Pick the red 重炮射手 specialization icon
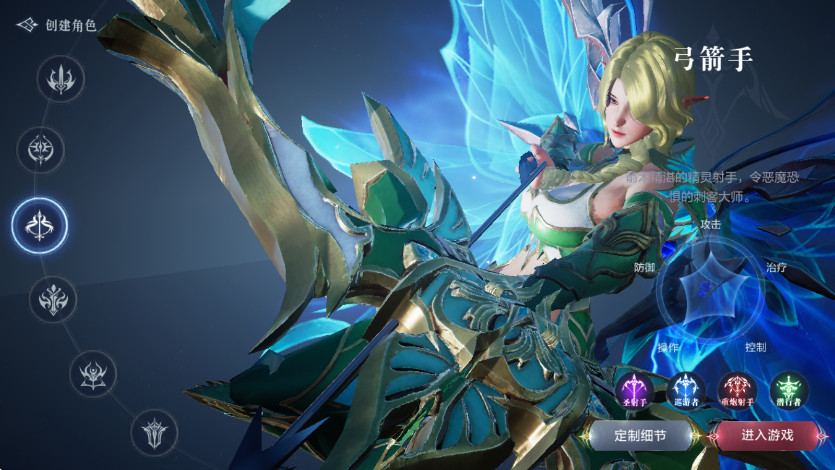 738,390
